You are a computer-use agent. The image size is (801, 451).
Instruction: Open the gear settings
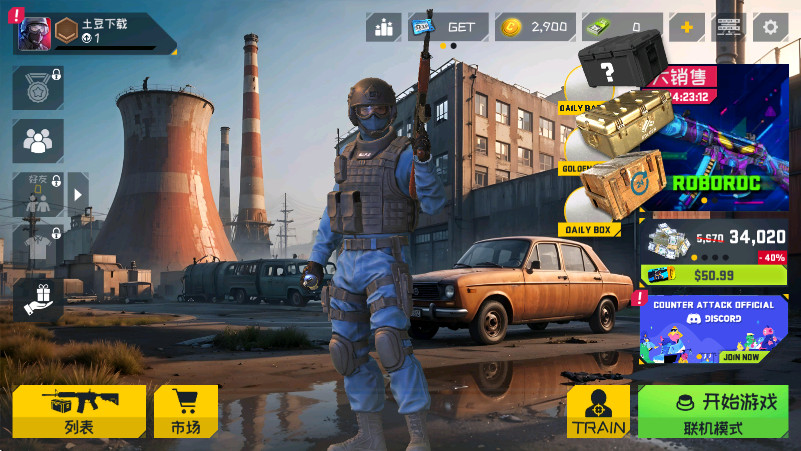(770, 27)
